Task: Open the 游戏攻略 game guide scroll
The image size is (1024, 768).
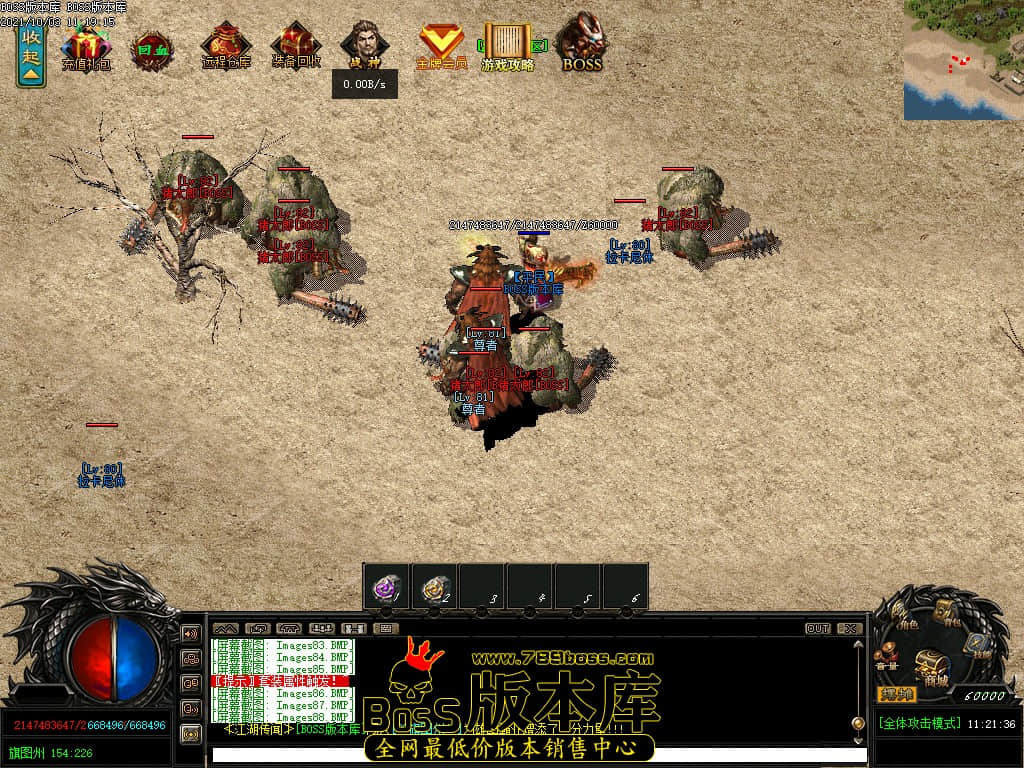Action: [508, 47]
